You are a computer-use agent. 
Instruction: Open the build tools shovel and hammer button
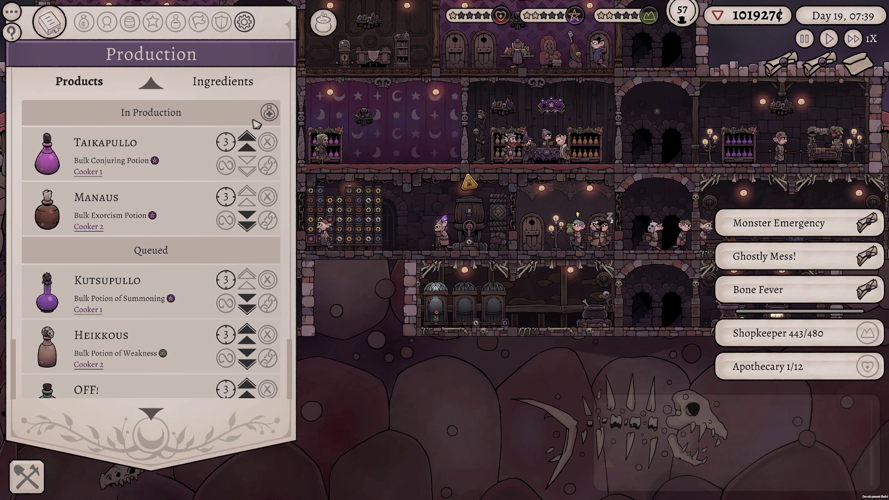[x=26, y=477]
